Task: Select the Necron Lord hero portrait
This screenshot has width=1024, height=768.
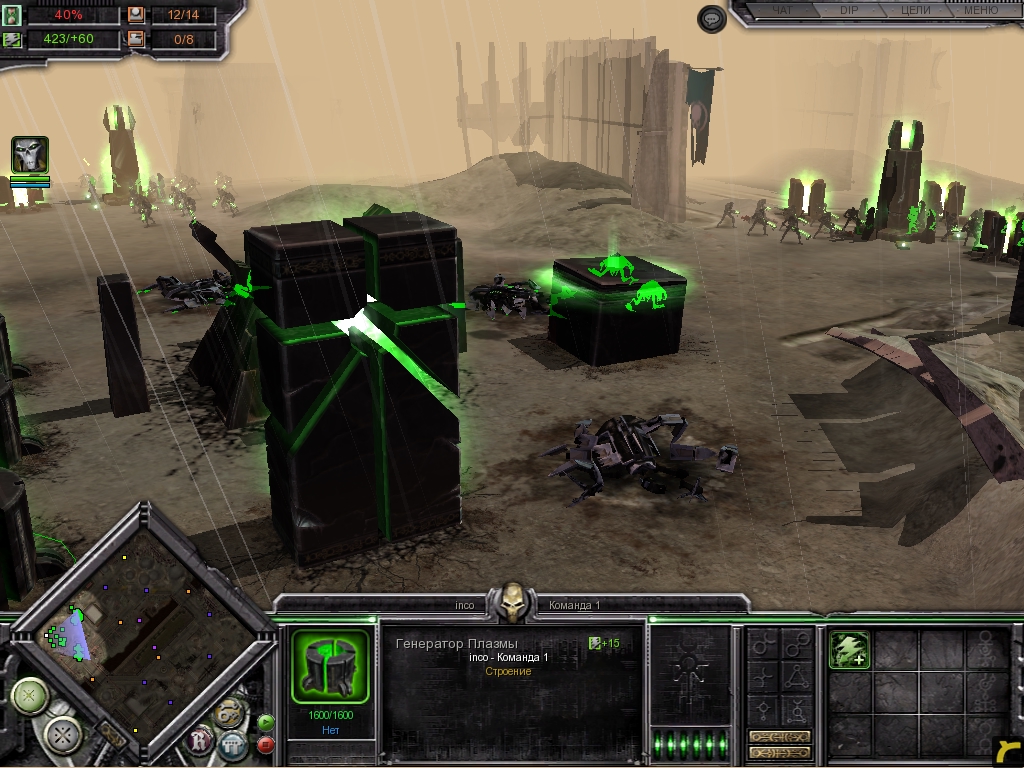Action: point(30,155)
